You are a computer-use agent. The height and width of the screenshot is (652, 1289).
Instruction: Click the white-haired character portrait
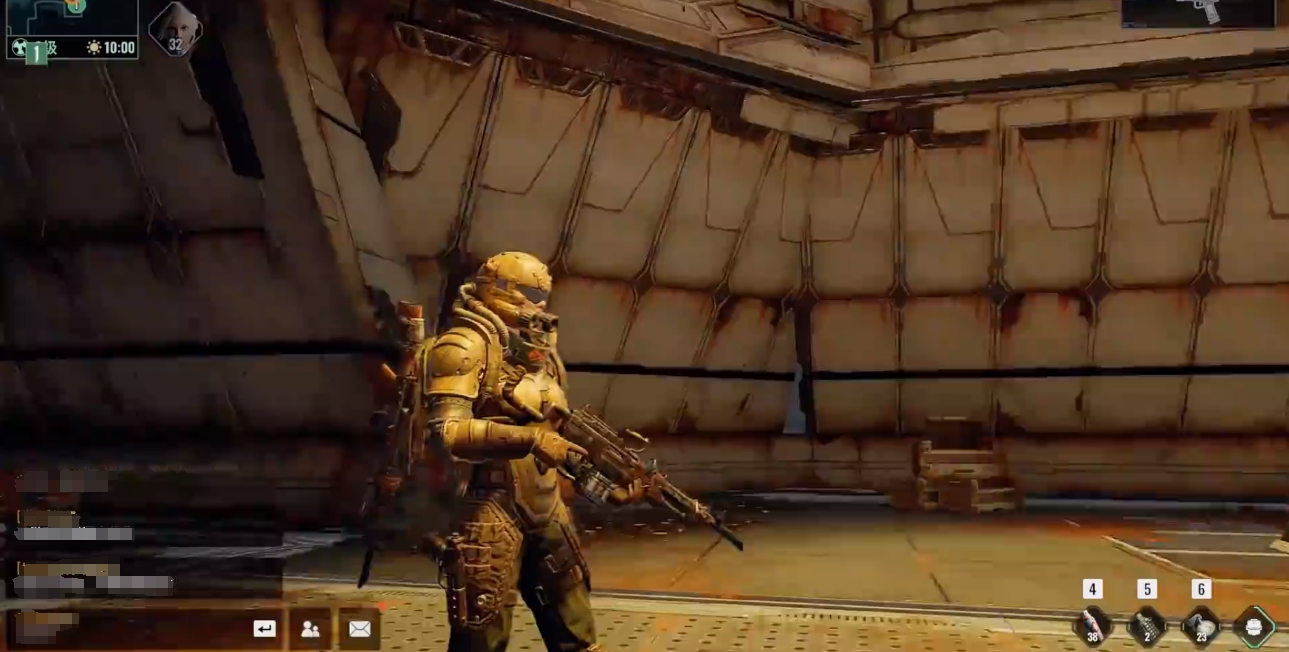[175, 27]
